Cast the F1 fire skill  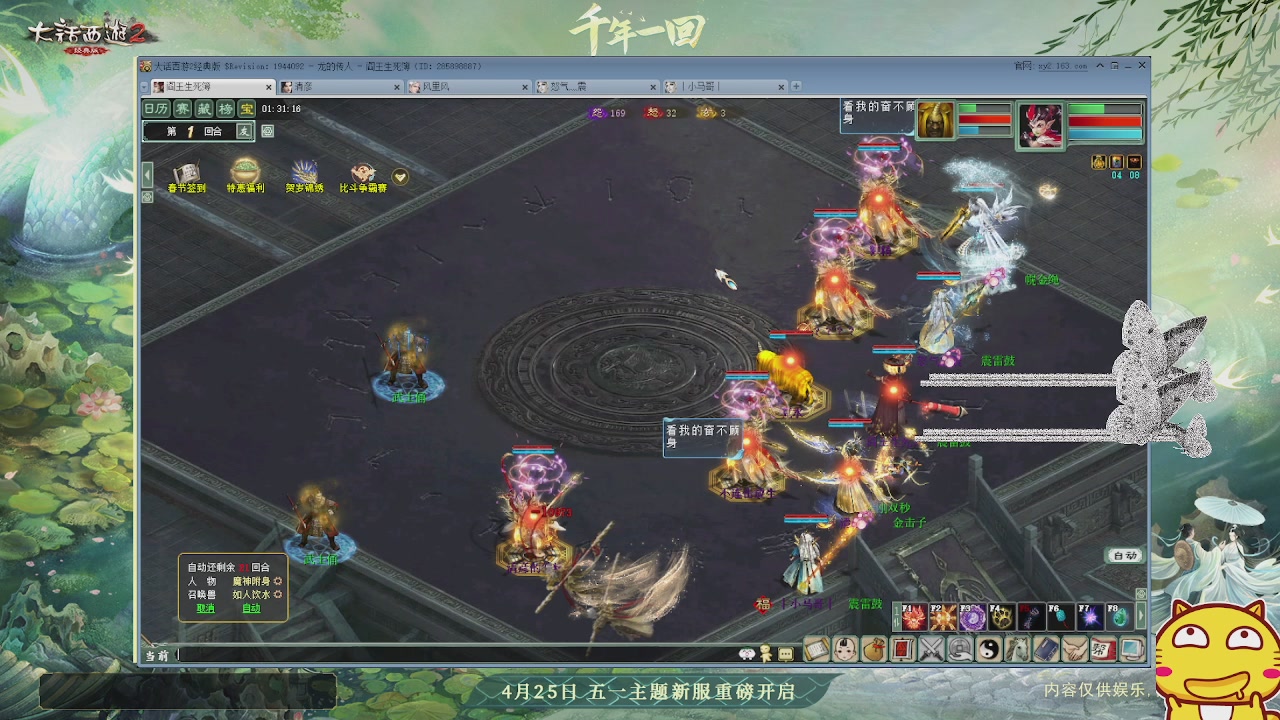pos(914,615)
